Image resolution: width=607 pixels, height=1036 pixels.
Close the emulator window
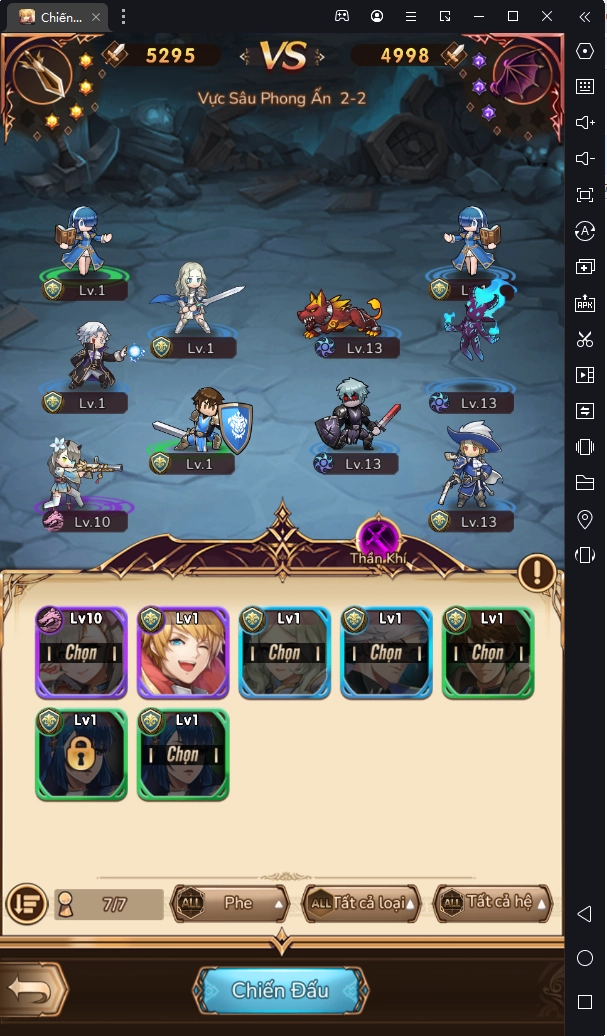pyautogui.click(x=547, y=16)
